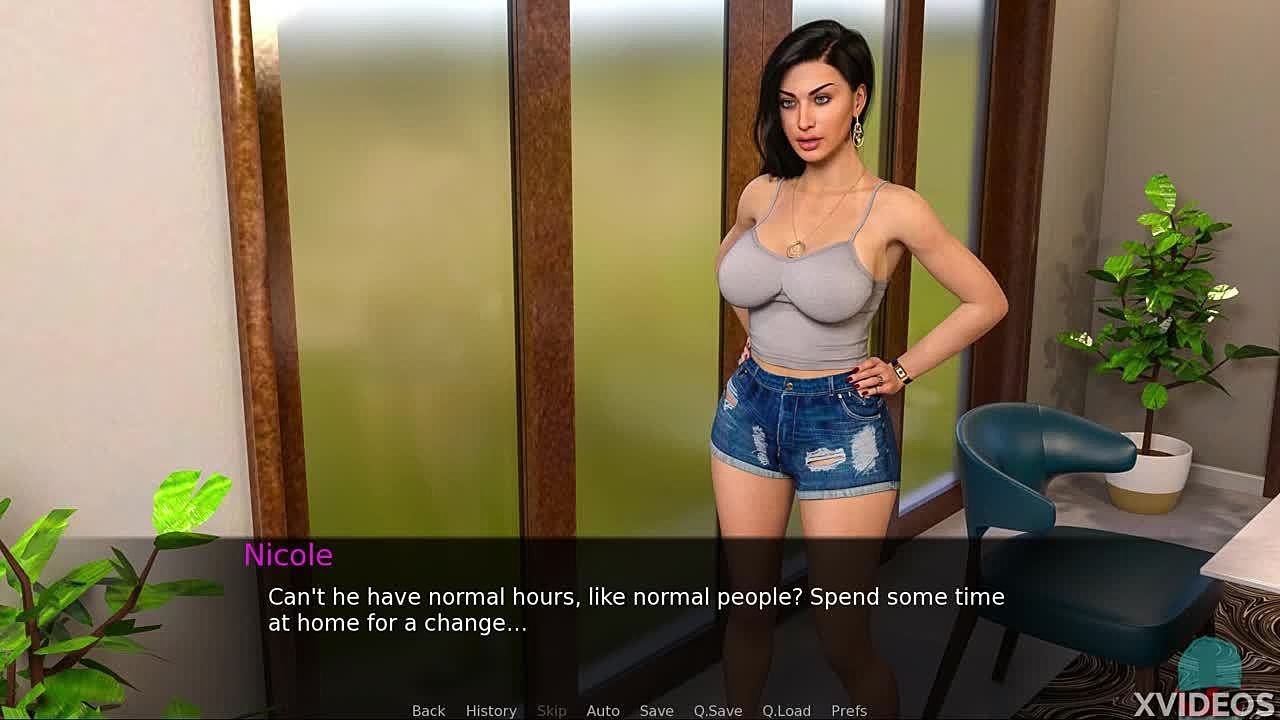The width and height of the screenshot is (1280, 720).
Task: Open the Save menu
Action: 656,710
